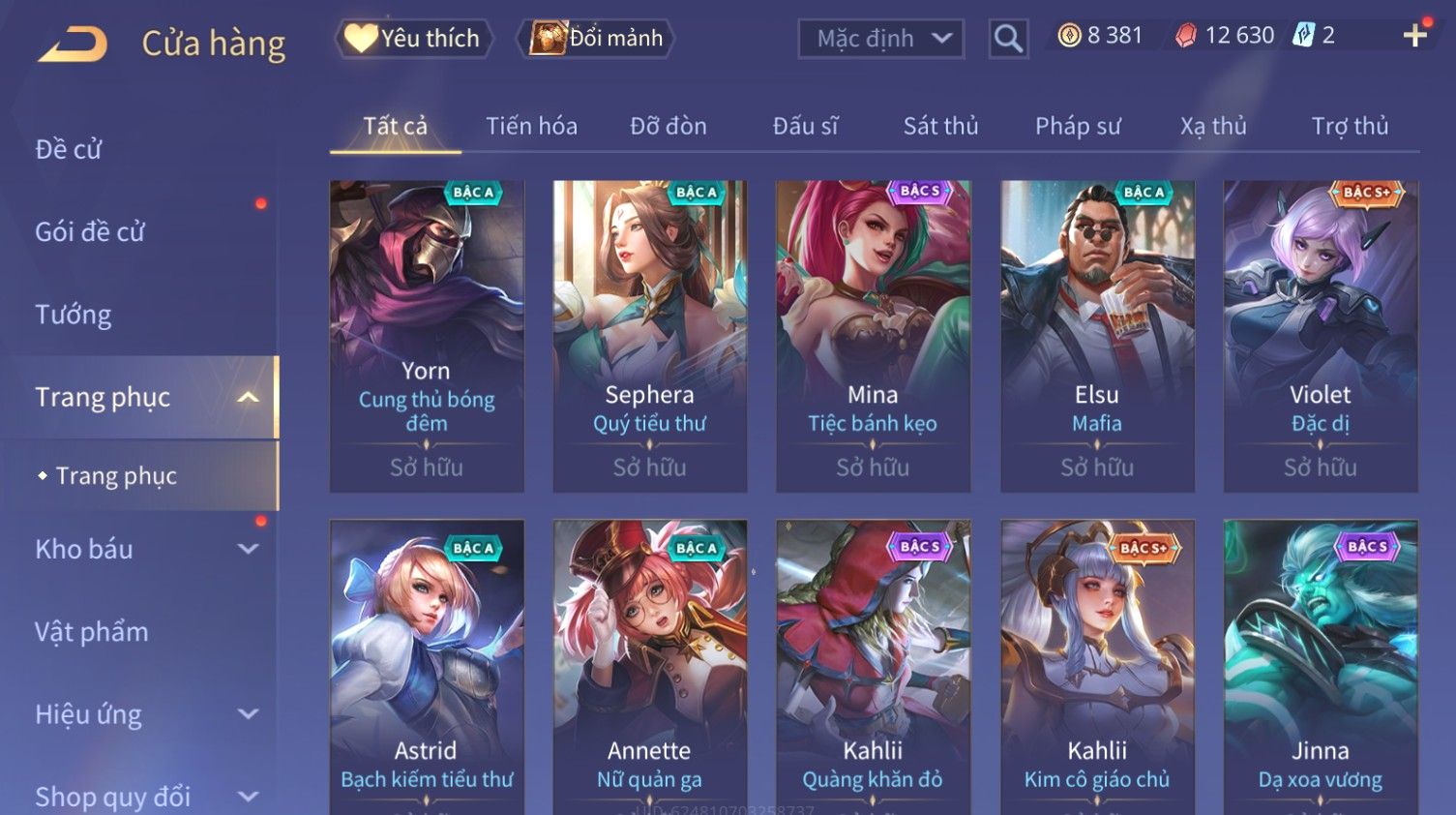Click the magnifying glass search button
The height and width of the screenshot is (815, 1456).
pyautogui.click(x=1008, y=39)
